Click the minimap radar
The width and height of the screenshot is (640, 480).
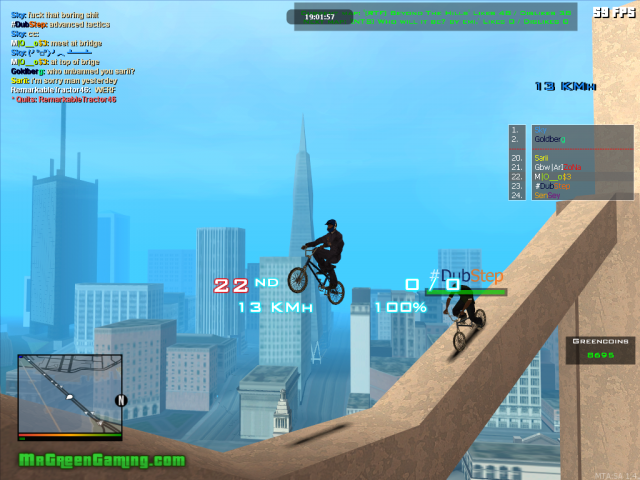[69, 395]
